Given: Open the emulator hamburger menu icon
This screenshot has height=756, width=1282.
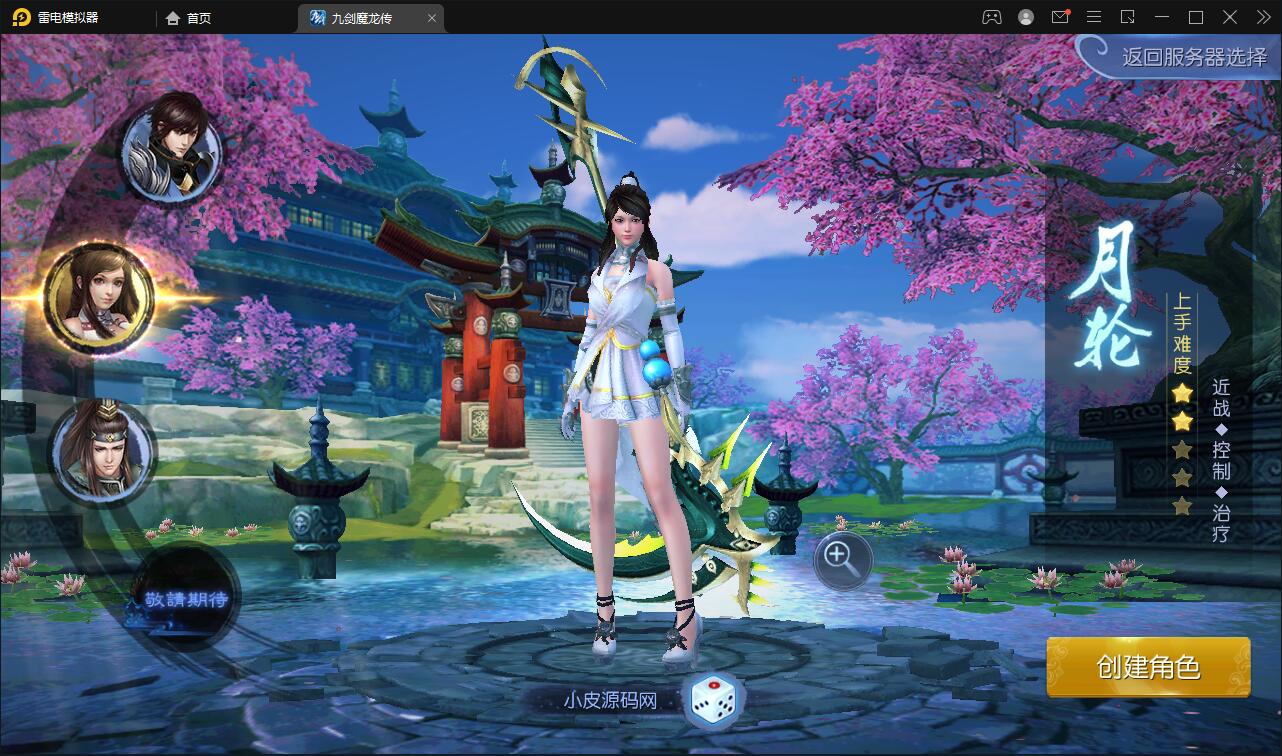Looking at the screenshot, I should point(1094,17).
